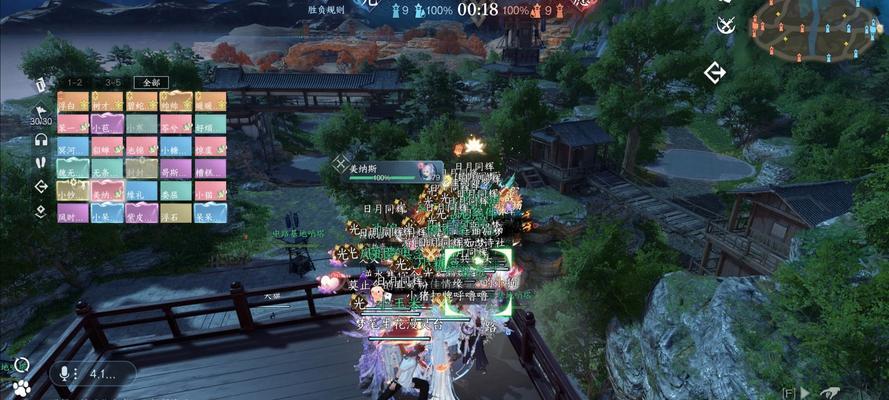
Task: Click the footprints follow icon
Action: click(41, 162)
